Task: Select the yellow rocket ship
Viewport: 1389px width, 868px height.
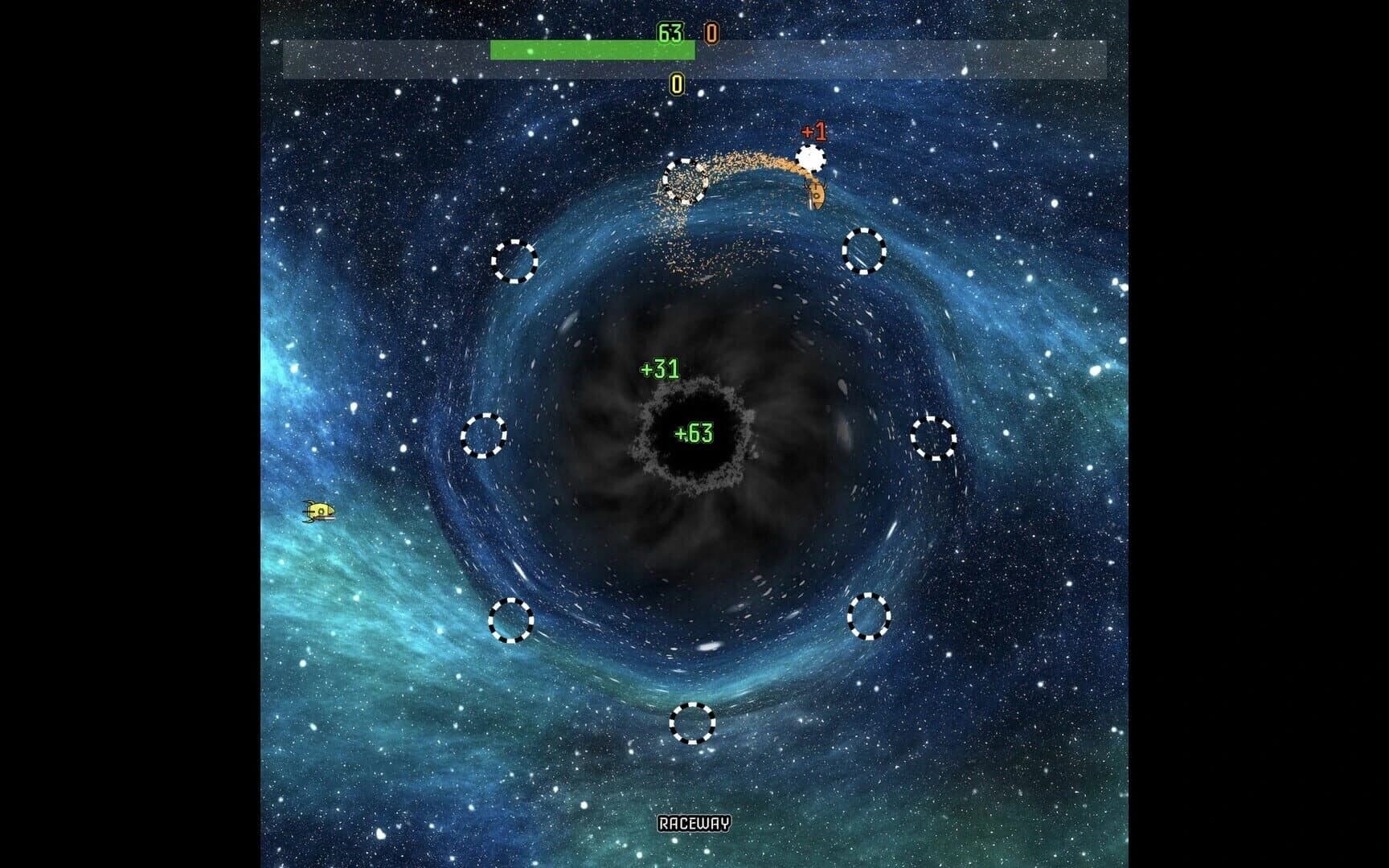Action: (x=318, y=513)
